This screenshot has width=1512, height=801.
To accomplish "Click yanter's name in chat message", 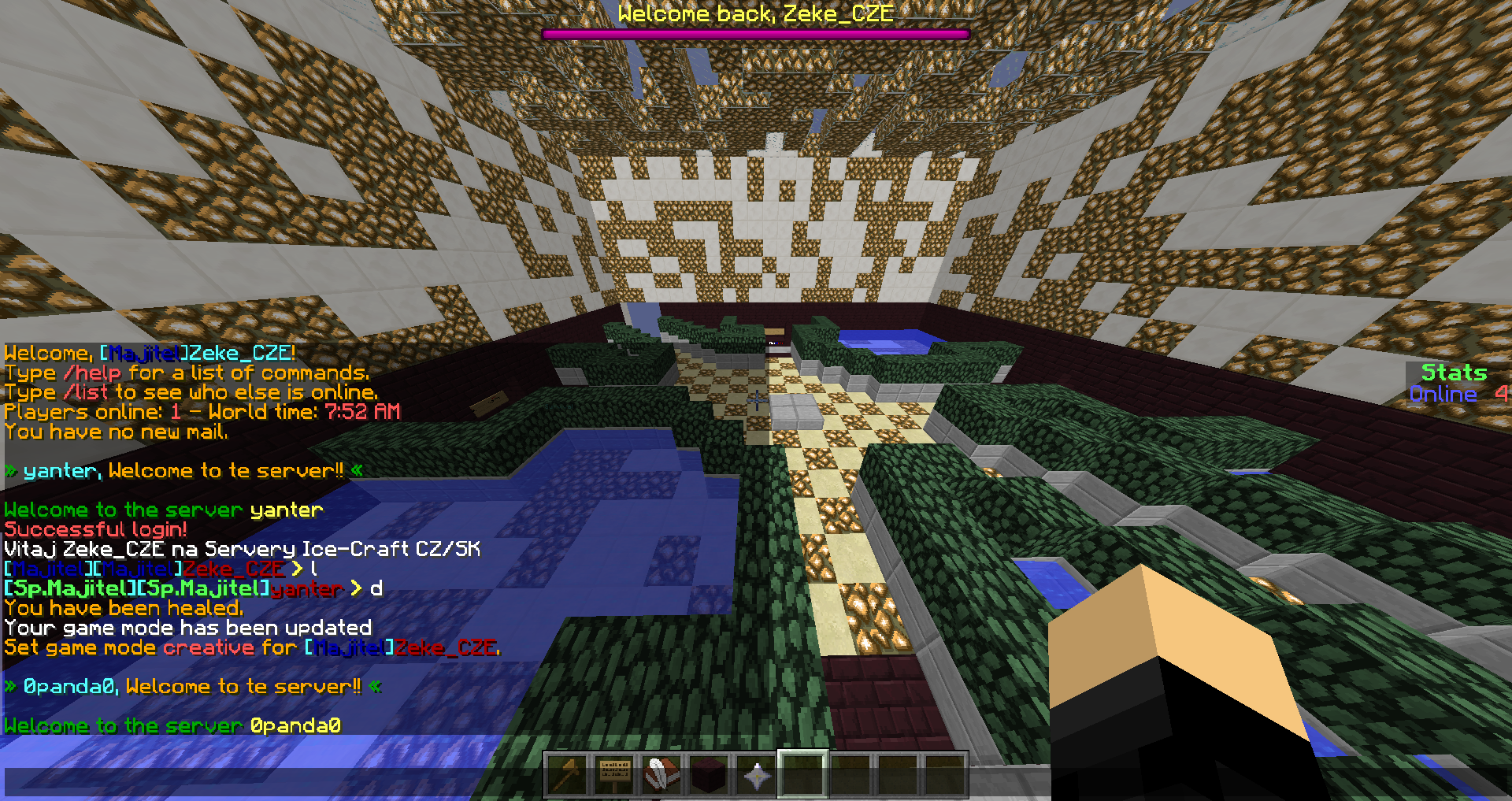I will point(306,589).
